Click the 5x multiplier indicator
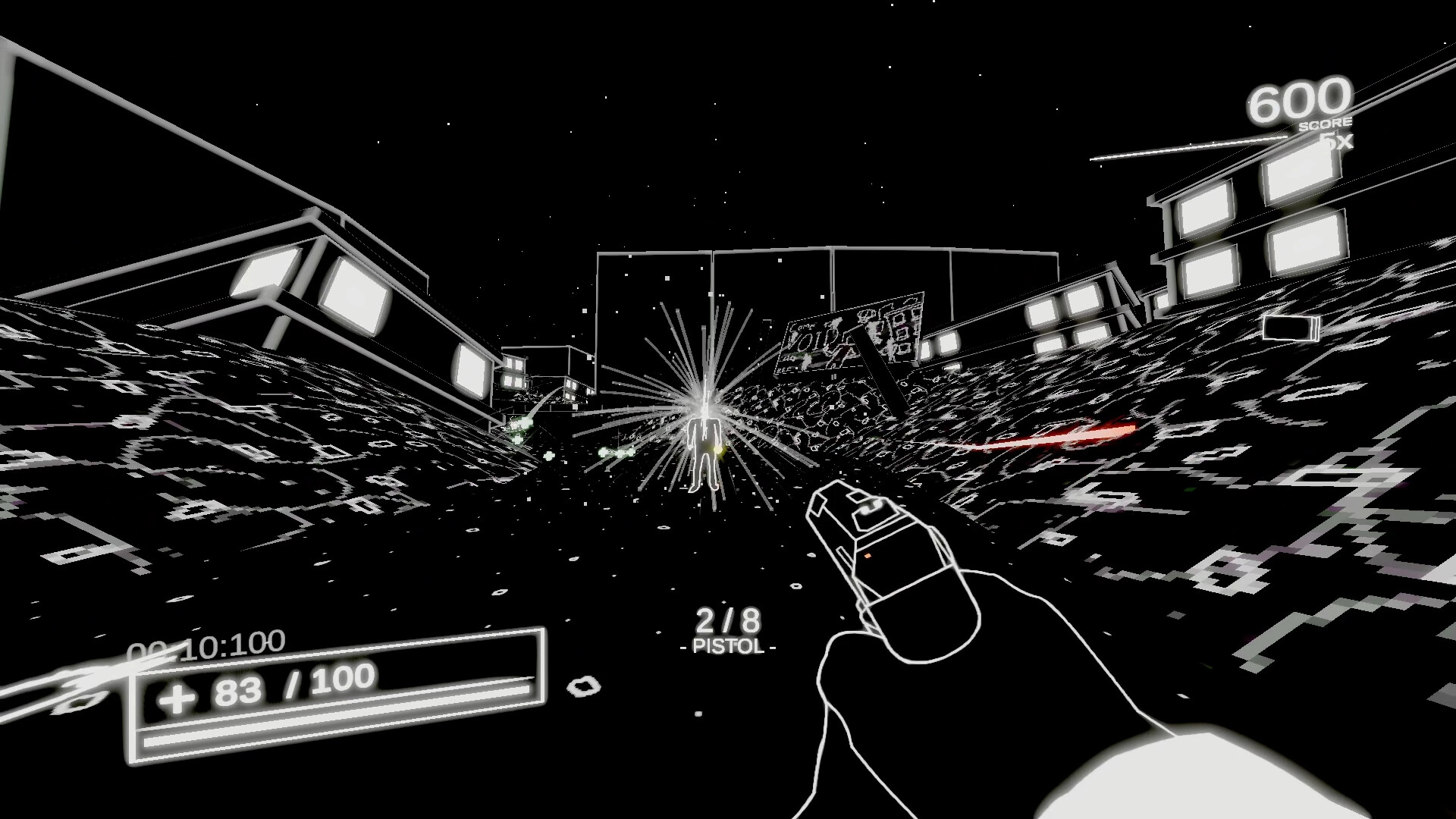The width and height of the screenshot is (1456, 819). tap(1335, 140)
